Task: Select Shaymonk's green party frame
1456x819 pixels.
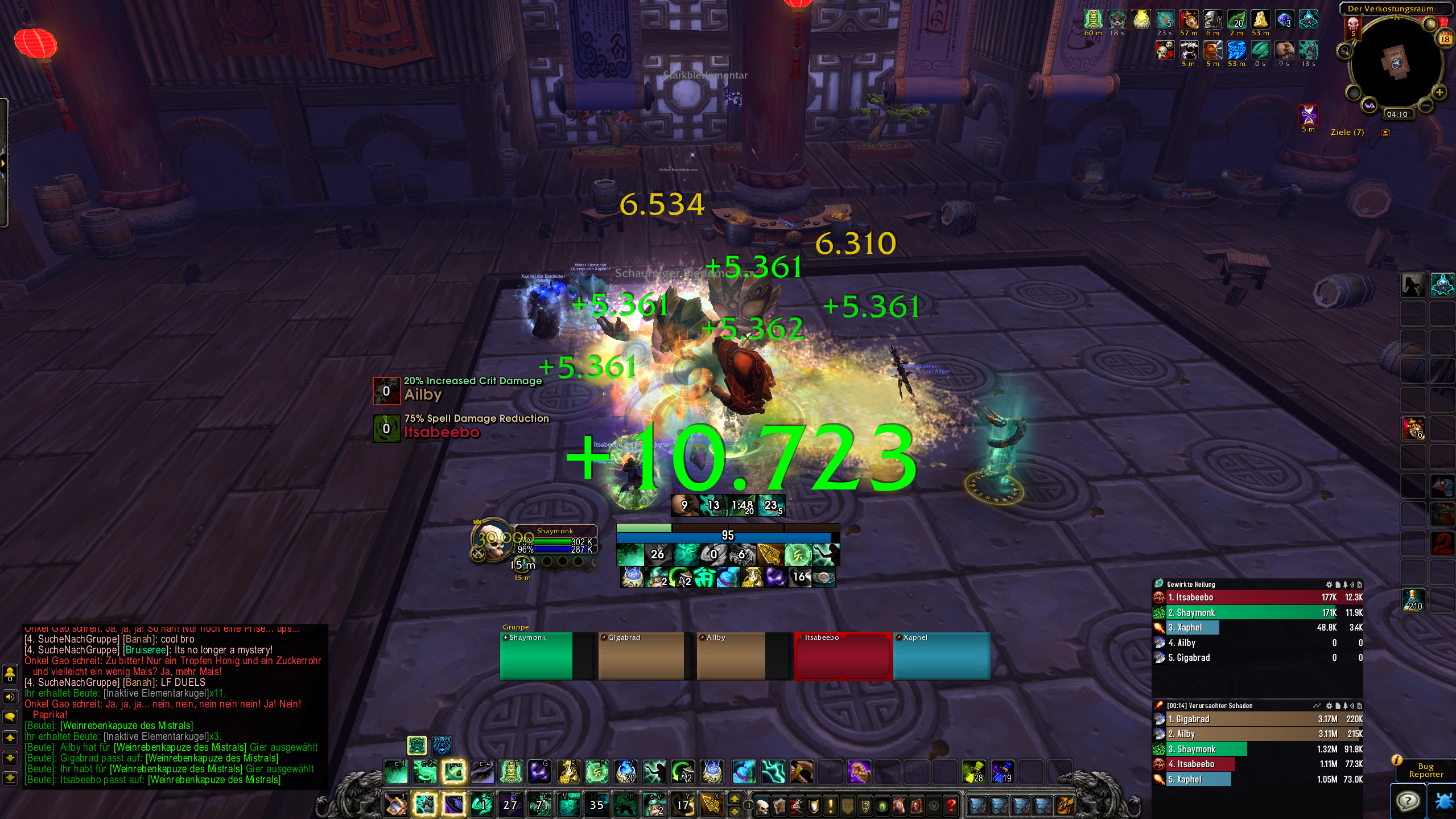Action: coord(537,656)
